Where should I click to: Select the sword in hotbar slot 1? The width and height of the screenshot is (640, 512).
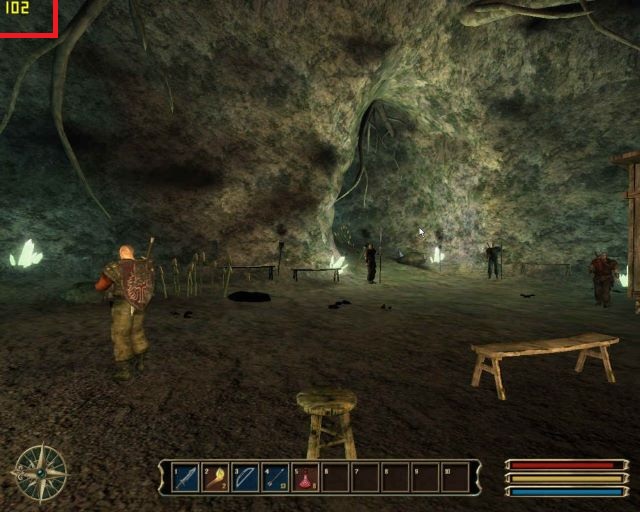click(186, 478)
